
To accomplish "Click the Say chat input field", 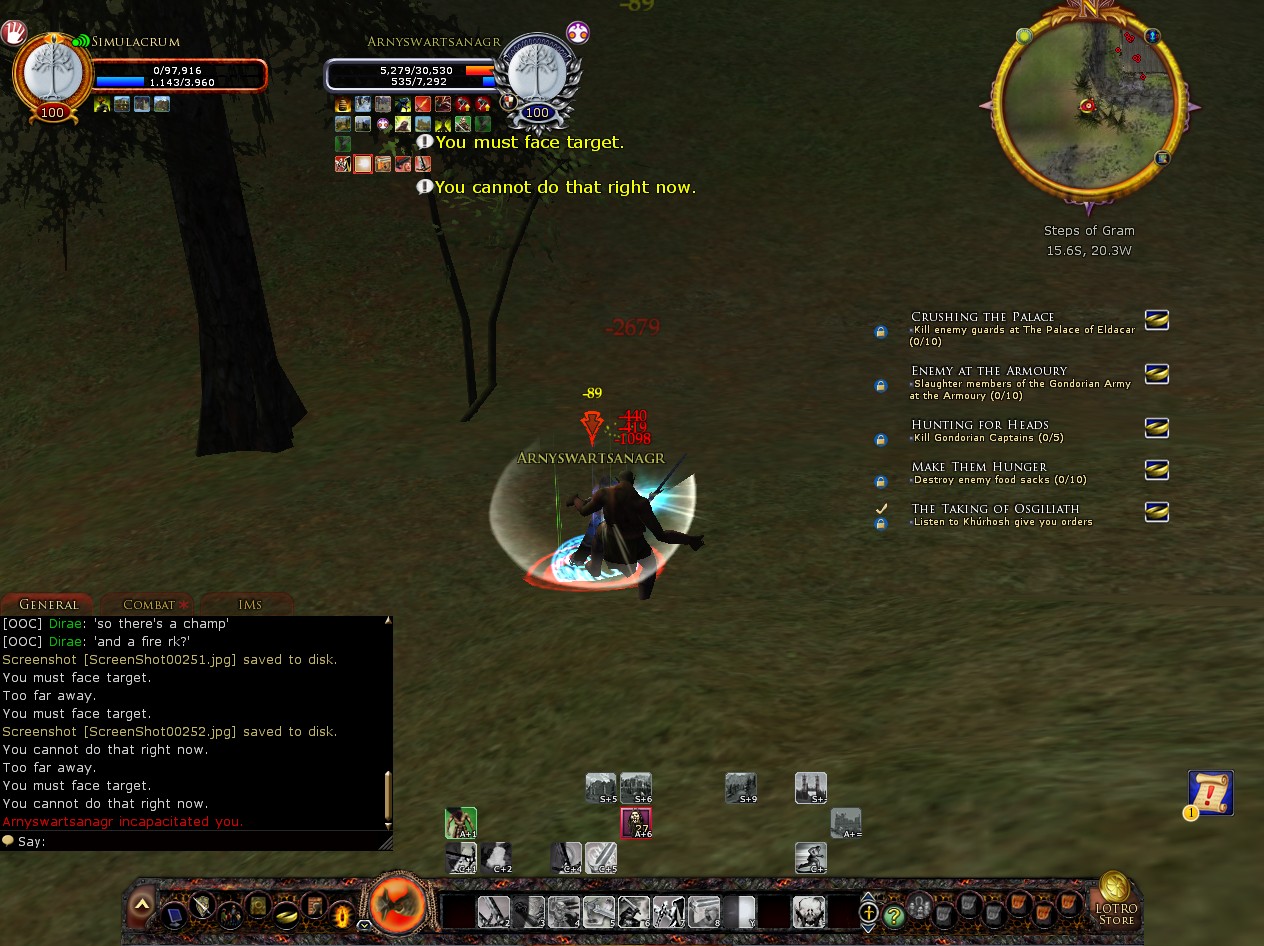I will pos(200,842).
